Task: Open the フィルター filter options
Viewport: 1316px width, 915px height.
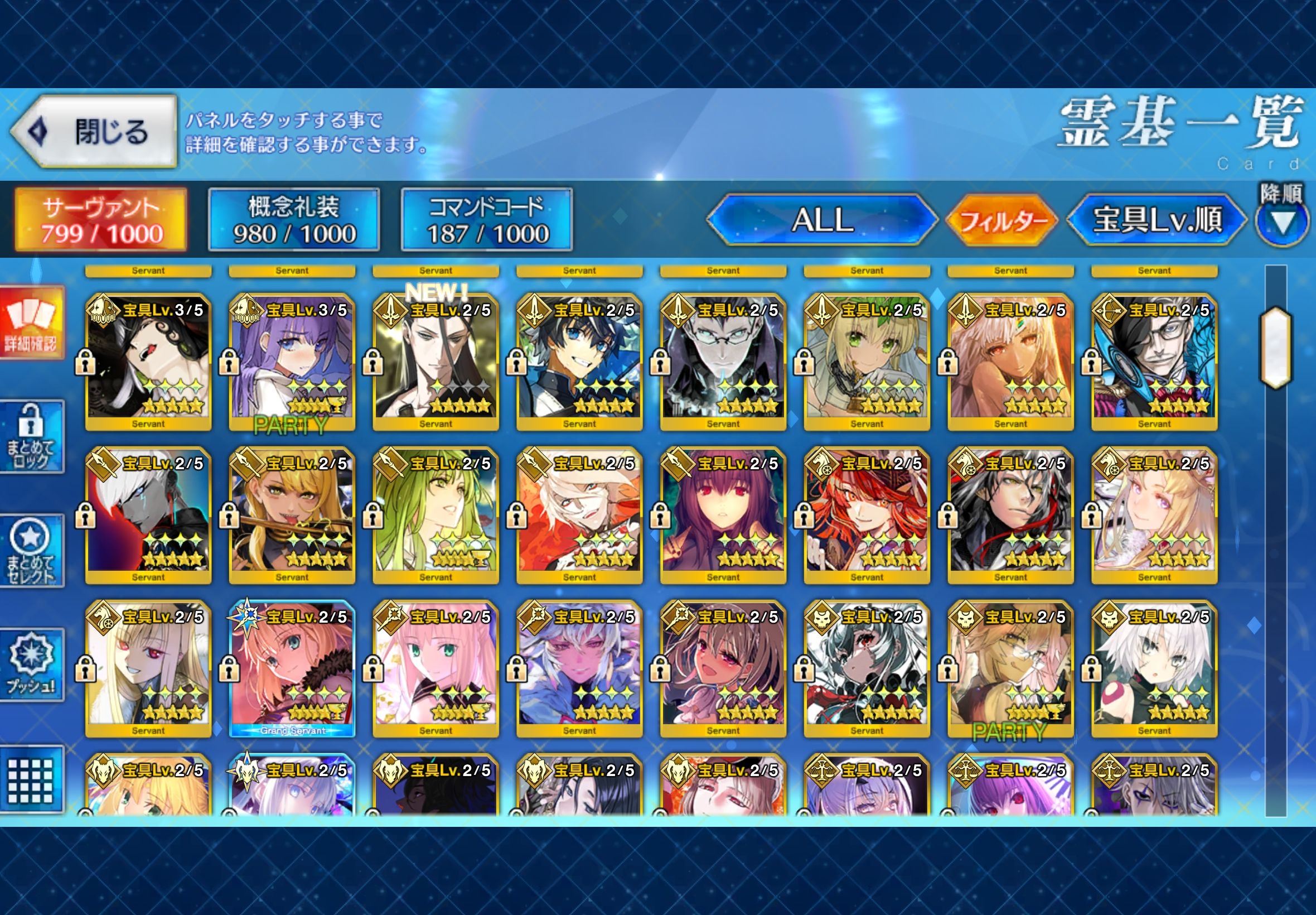Action: coord(1001,220)
